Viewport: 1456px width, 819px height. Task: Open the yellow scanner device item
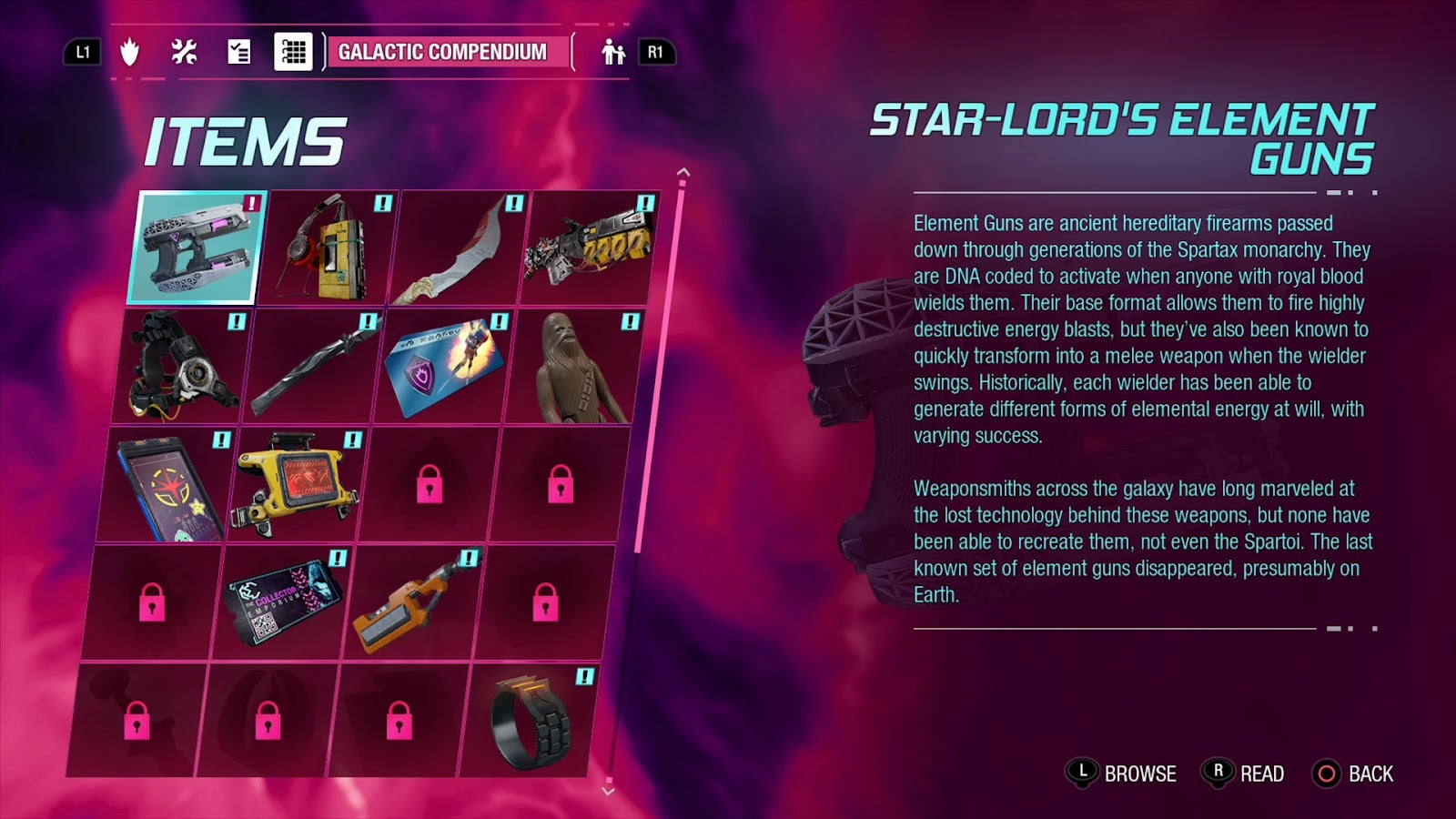pos(300,484)
